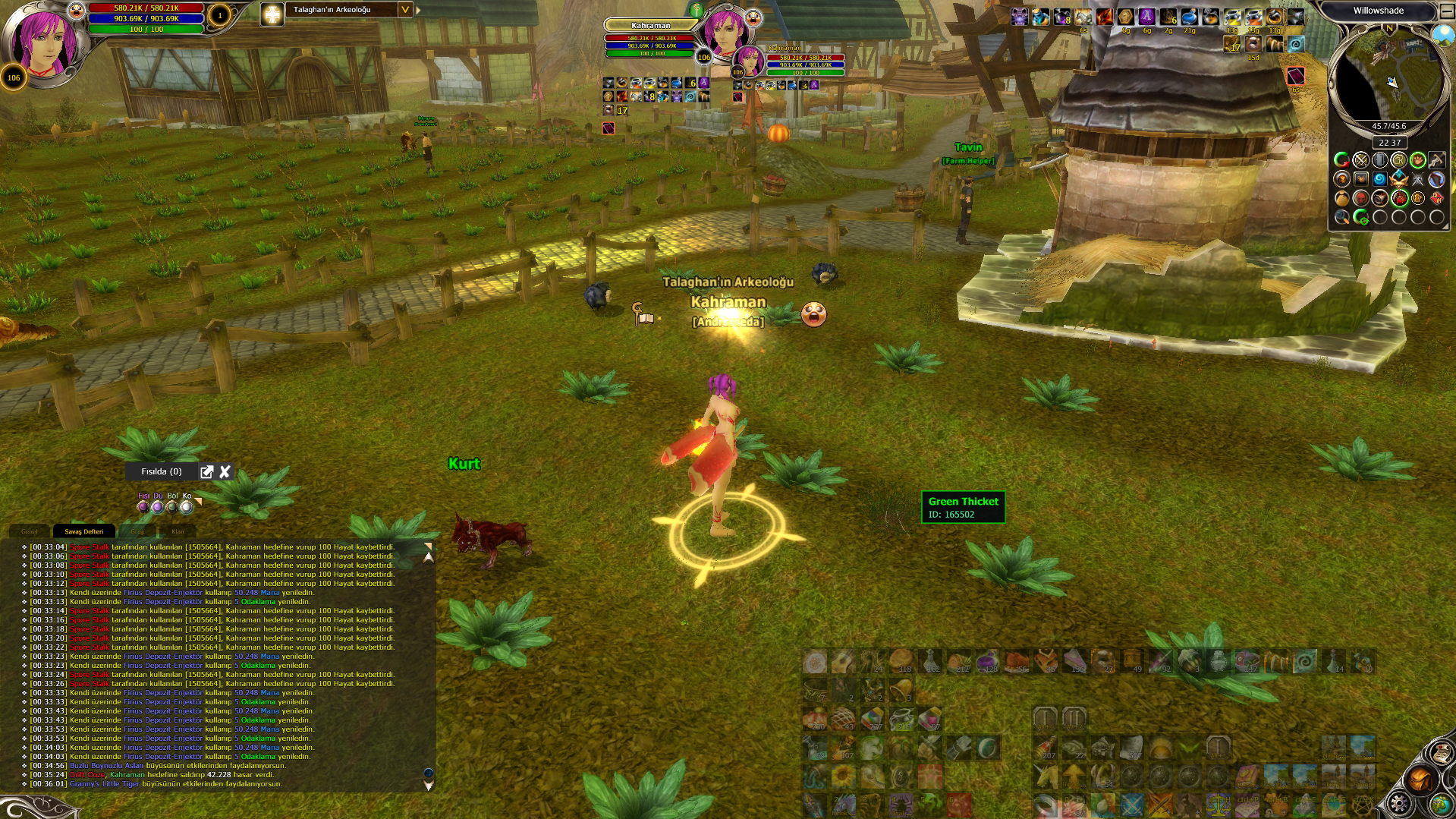Close the Fısılda whisper window
1456x819 pixels.
point(225,472)
